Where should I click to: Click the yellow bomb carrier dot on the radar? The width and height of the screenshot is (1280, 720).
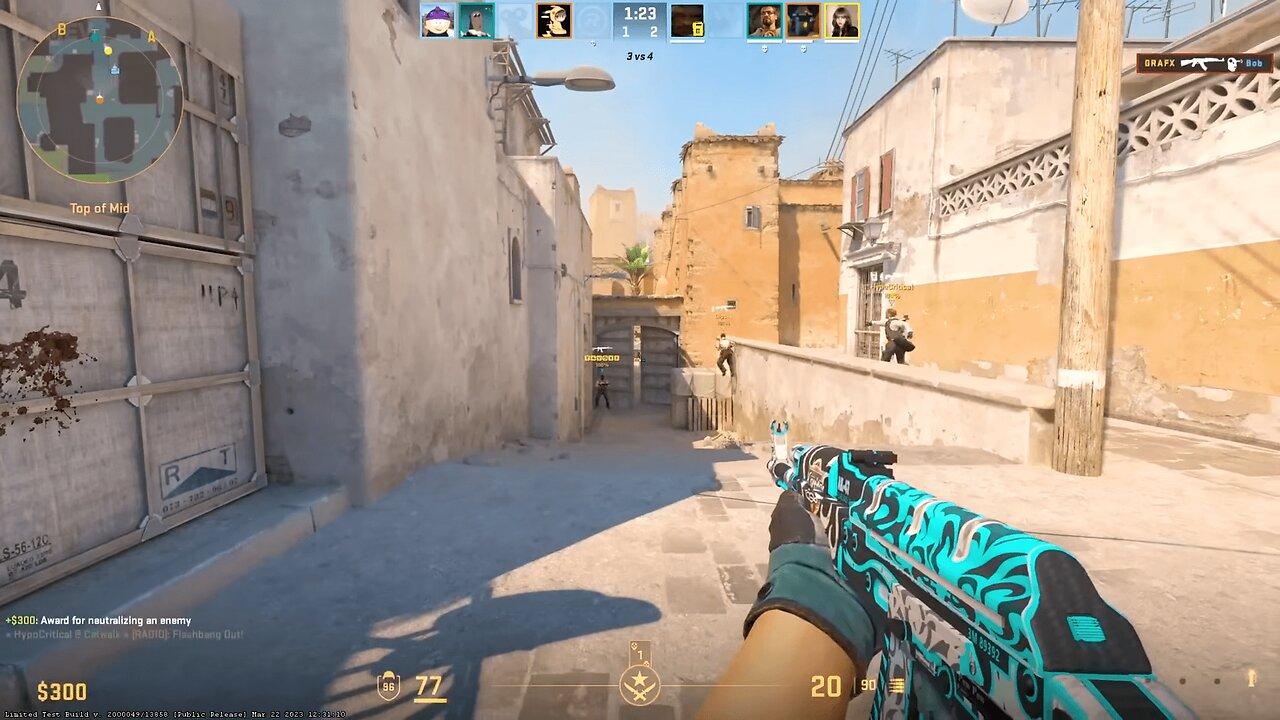tap(108, 51)
